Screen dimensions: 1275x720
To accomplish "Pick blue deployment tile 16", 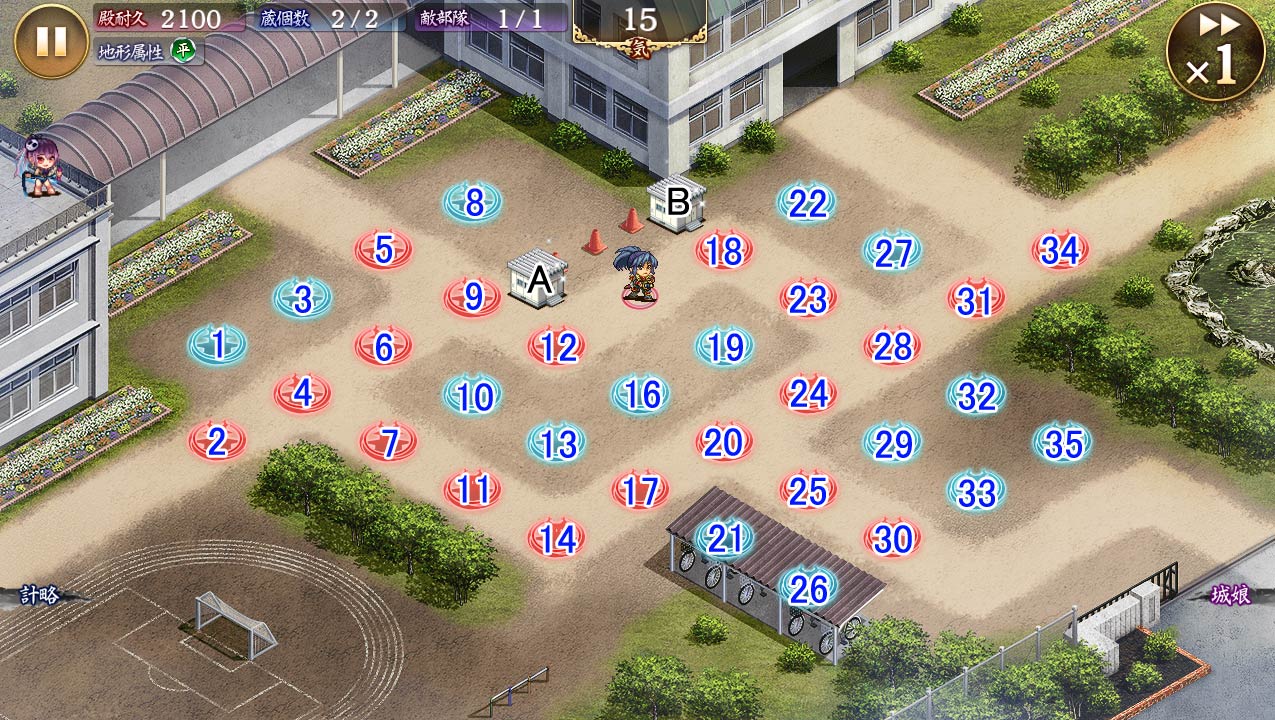I will (x=641, y=395).
